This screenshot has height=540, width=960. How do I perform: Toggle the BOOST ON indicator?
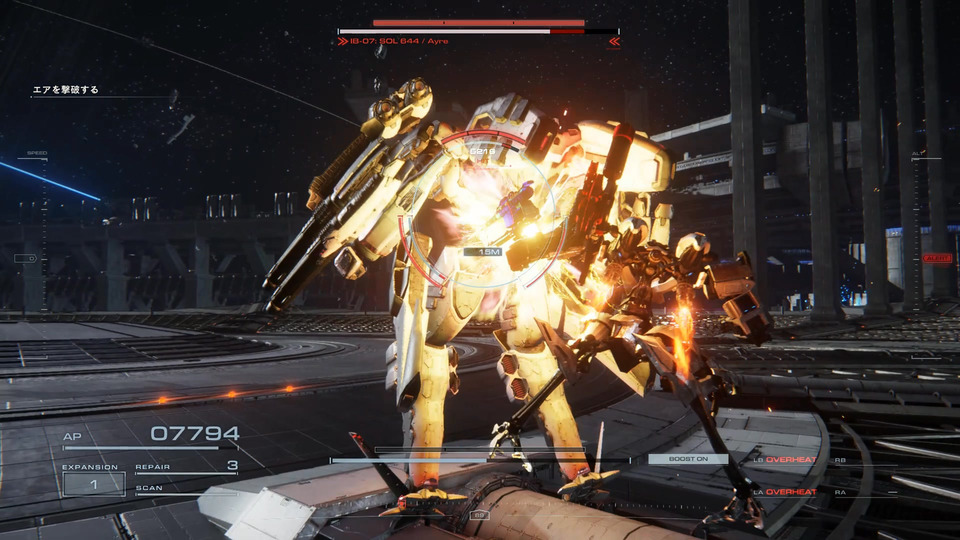tap(687, 459)
